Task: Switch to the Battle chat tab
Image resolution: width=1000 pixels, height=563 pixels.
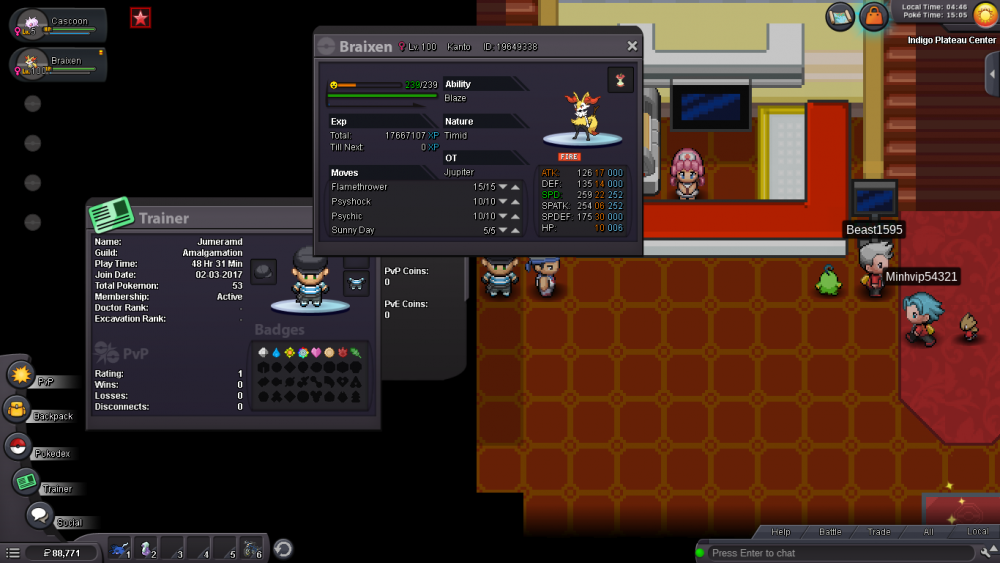Action: tap(831, 532)
